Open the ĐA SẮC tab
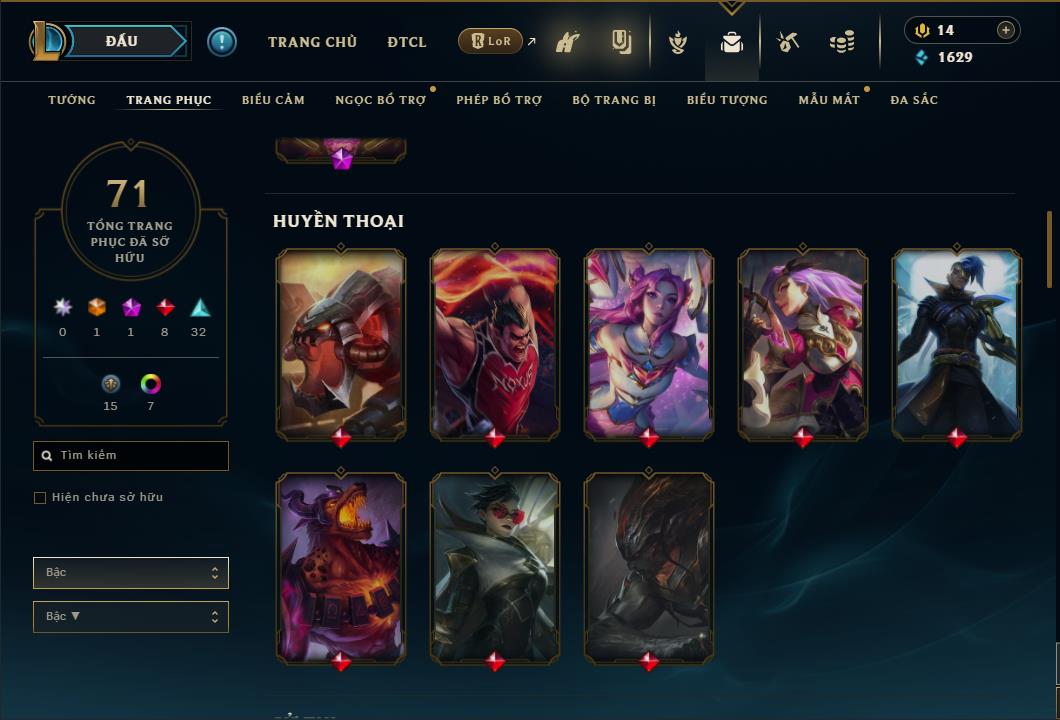 914,100
